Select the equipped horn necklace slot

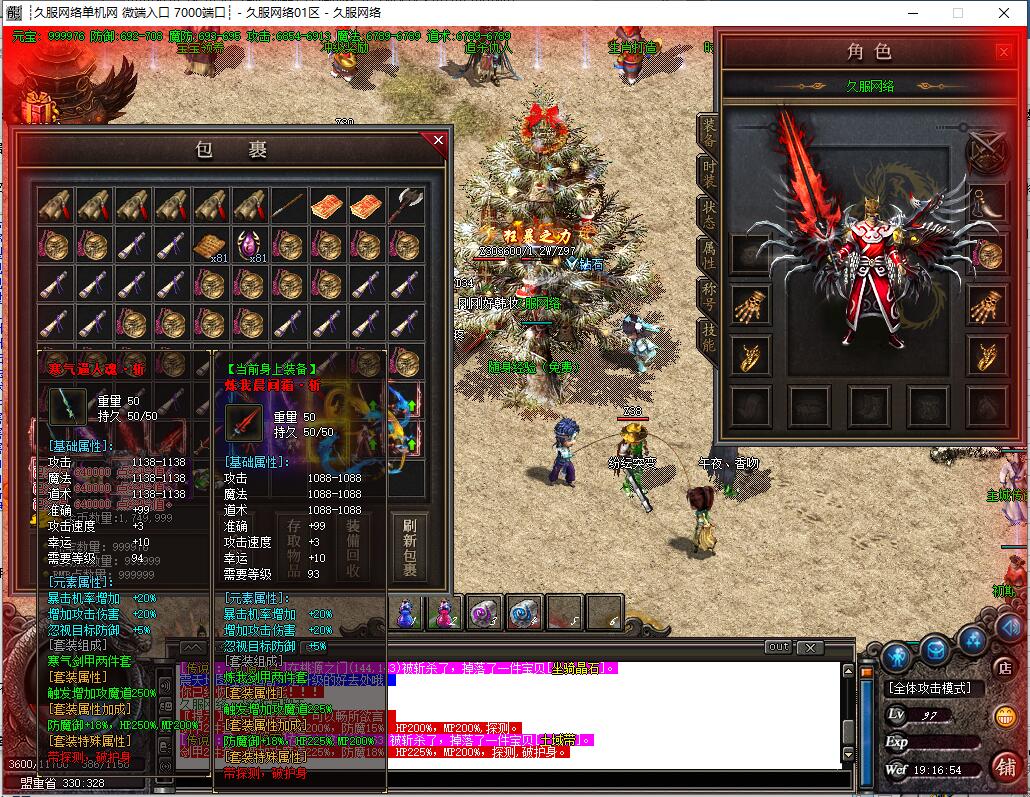[987, 202]
